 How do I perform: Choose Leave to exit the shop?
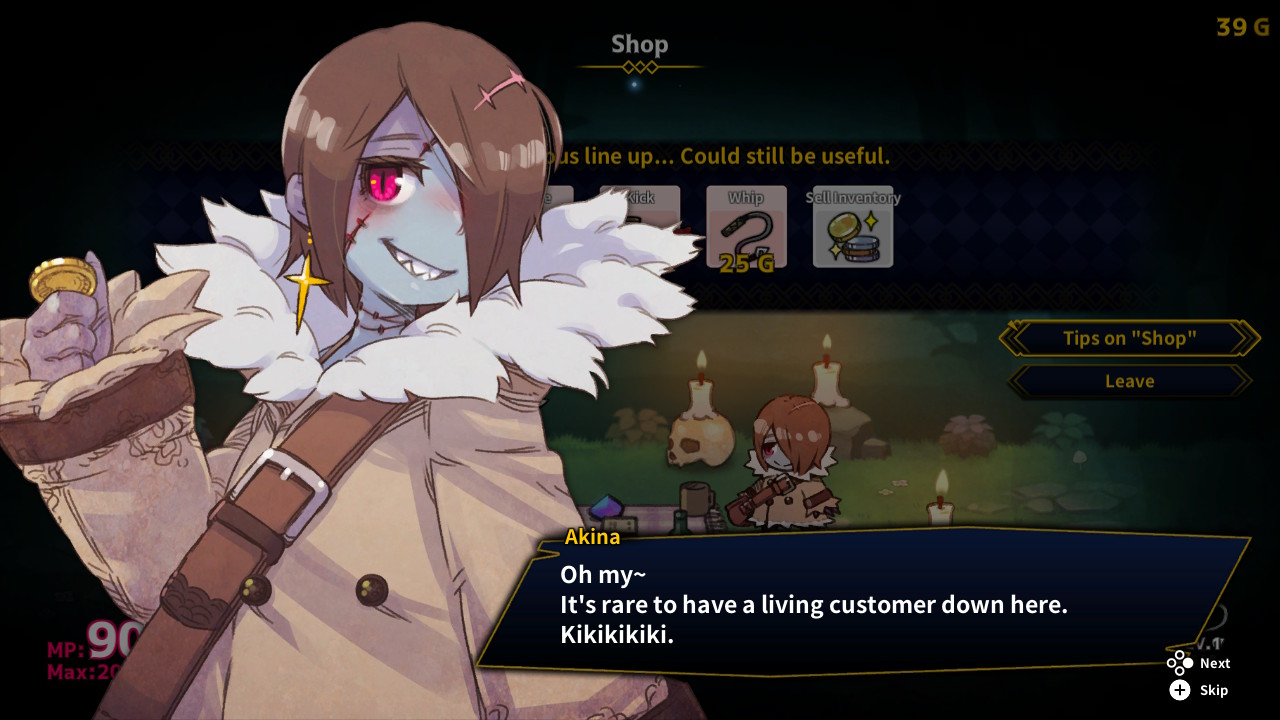pos(1128,381)
